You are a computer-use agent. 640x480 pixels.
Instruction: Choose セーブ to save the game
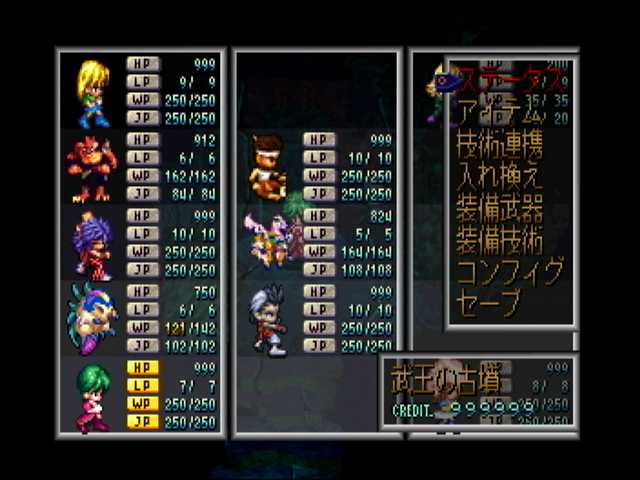(x=488, y=303)
